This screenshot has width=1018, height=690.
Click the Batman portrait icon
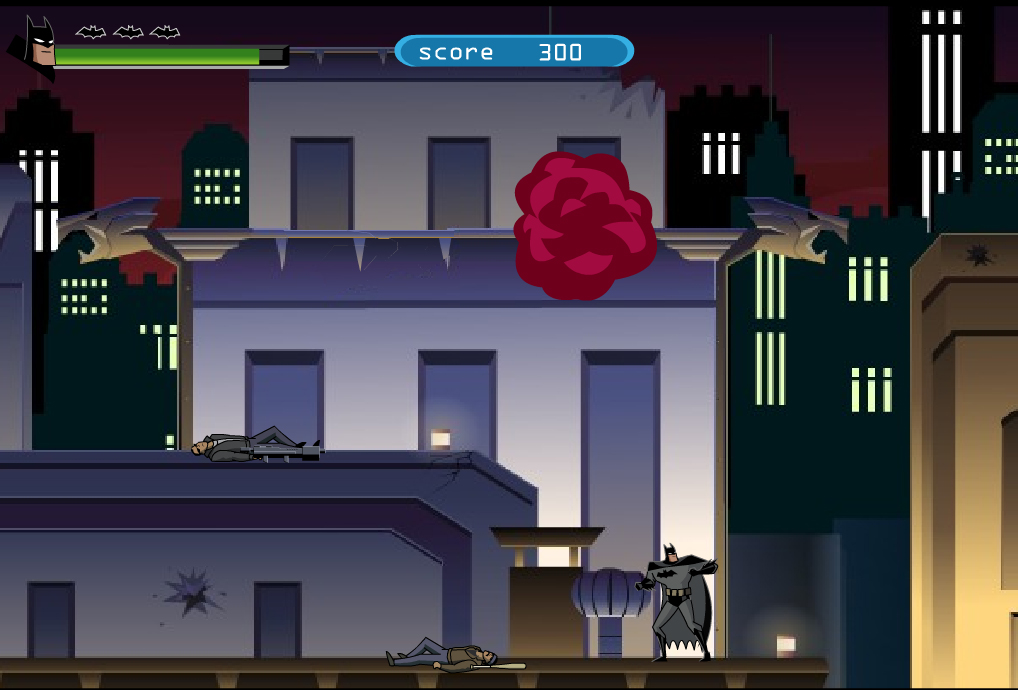34,47
